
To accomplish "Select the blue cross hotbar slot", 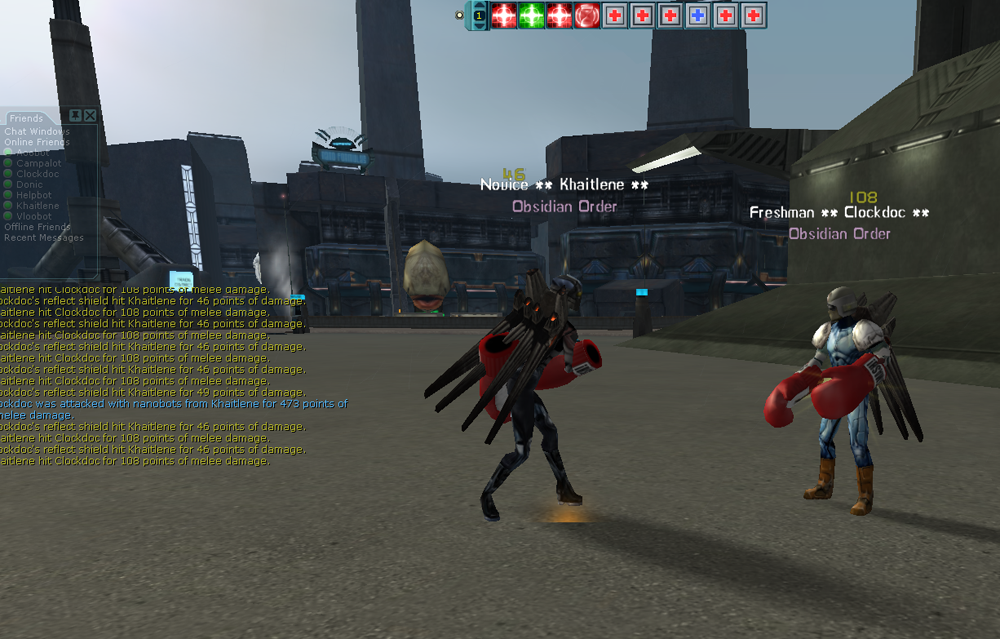I will click(698, 16).
